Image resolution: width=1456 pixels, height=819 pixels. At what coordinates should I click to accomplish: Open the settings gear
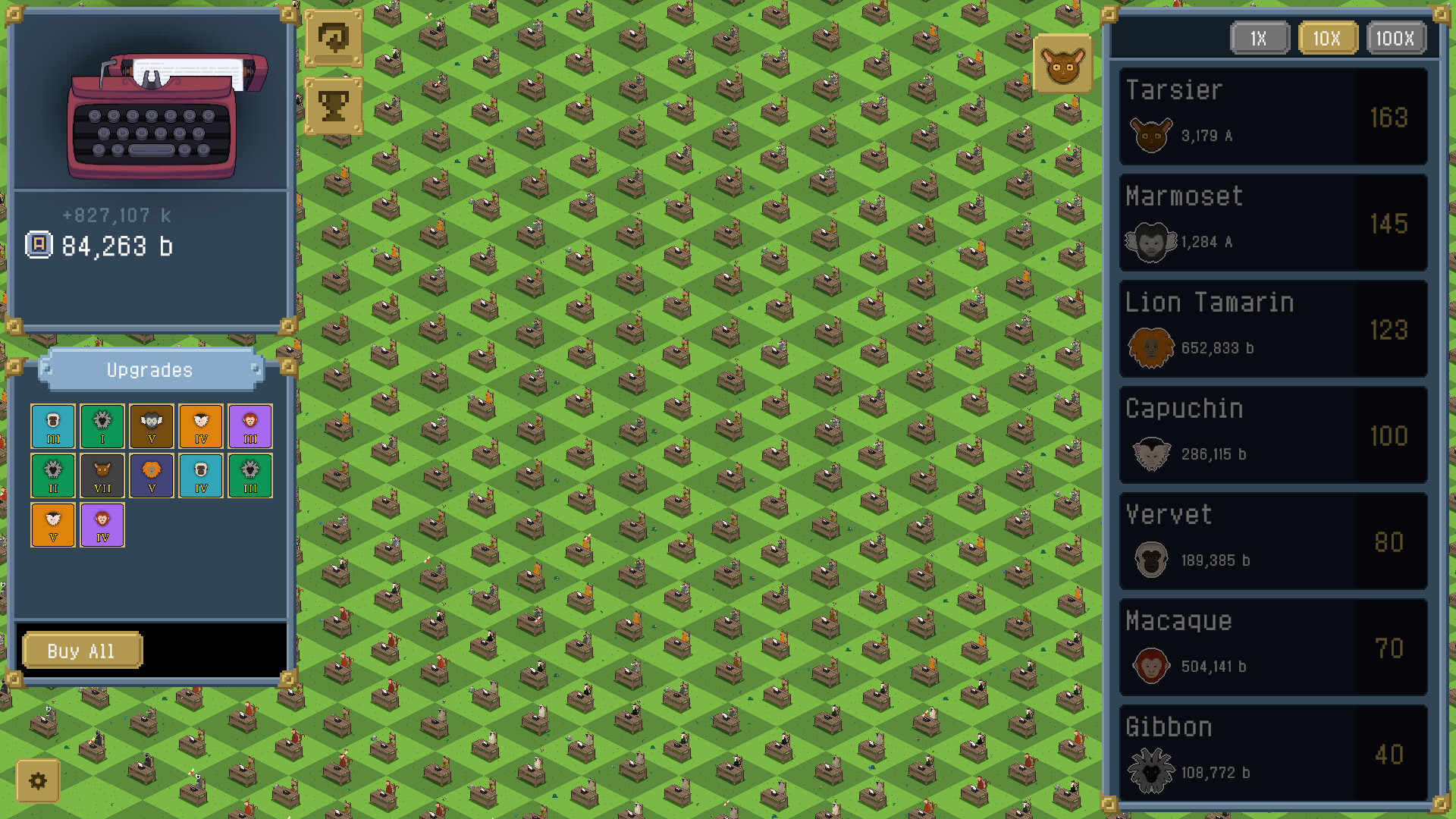point(39,781)
